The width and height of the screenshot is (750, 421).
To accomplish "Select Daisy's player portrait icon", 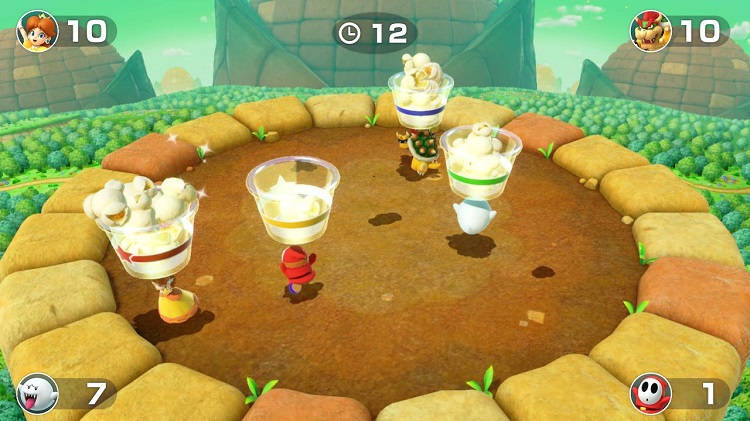I will pos(38,31).
